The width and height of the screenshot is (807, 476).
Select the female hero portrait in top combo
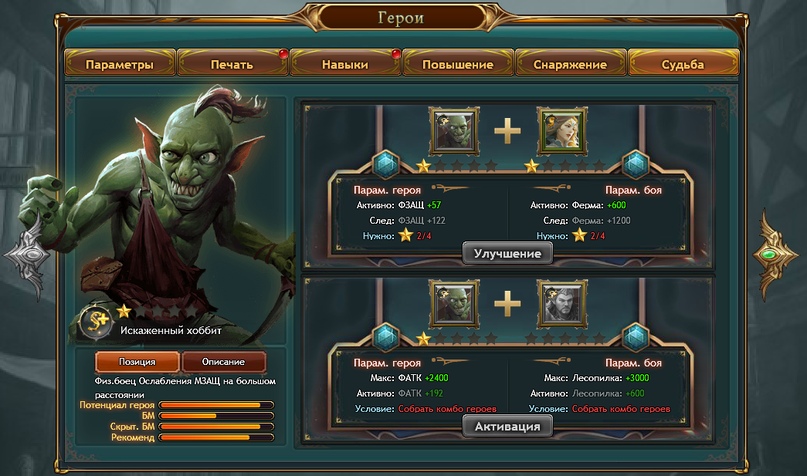[562, 131]
